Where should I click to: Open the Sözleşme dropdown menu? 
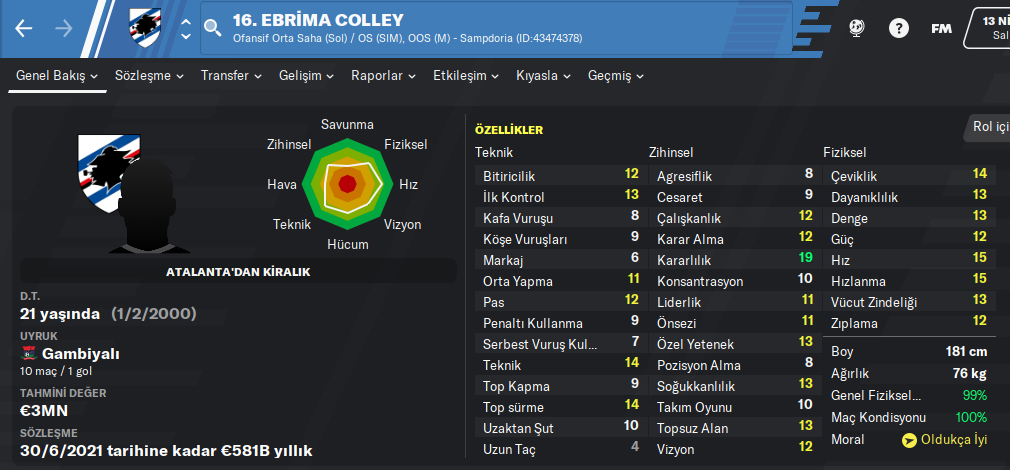pyautogui.click(x=149, y=76)
